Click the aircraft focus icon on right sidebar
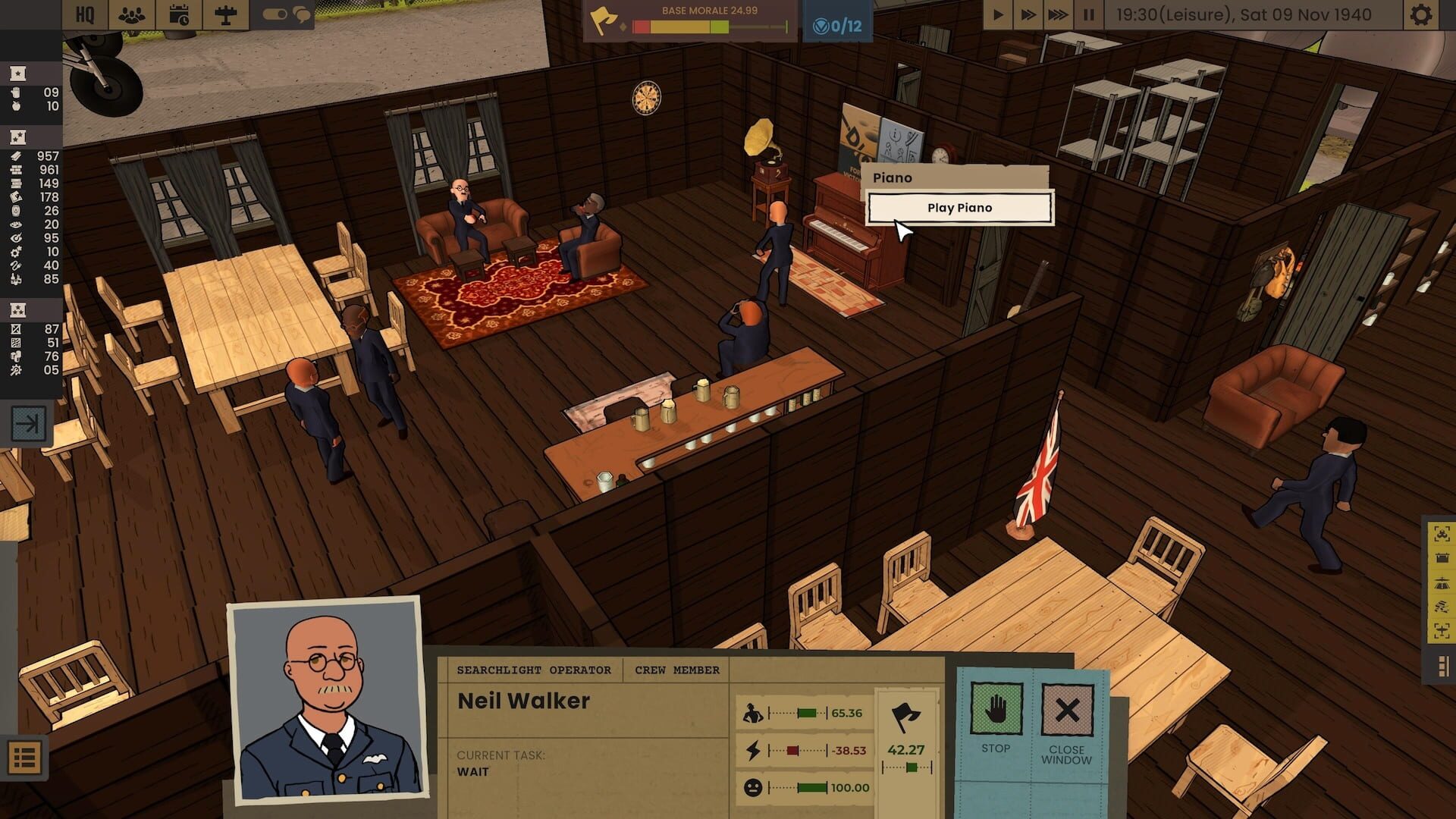This screenshot has width=1456, height=819. pyautogui.click(x=1441, y=631)
